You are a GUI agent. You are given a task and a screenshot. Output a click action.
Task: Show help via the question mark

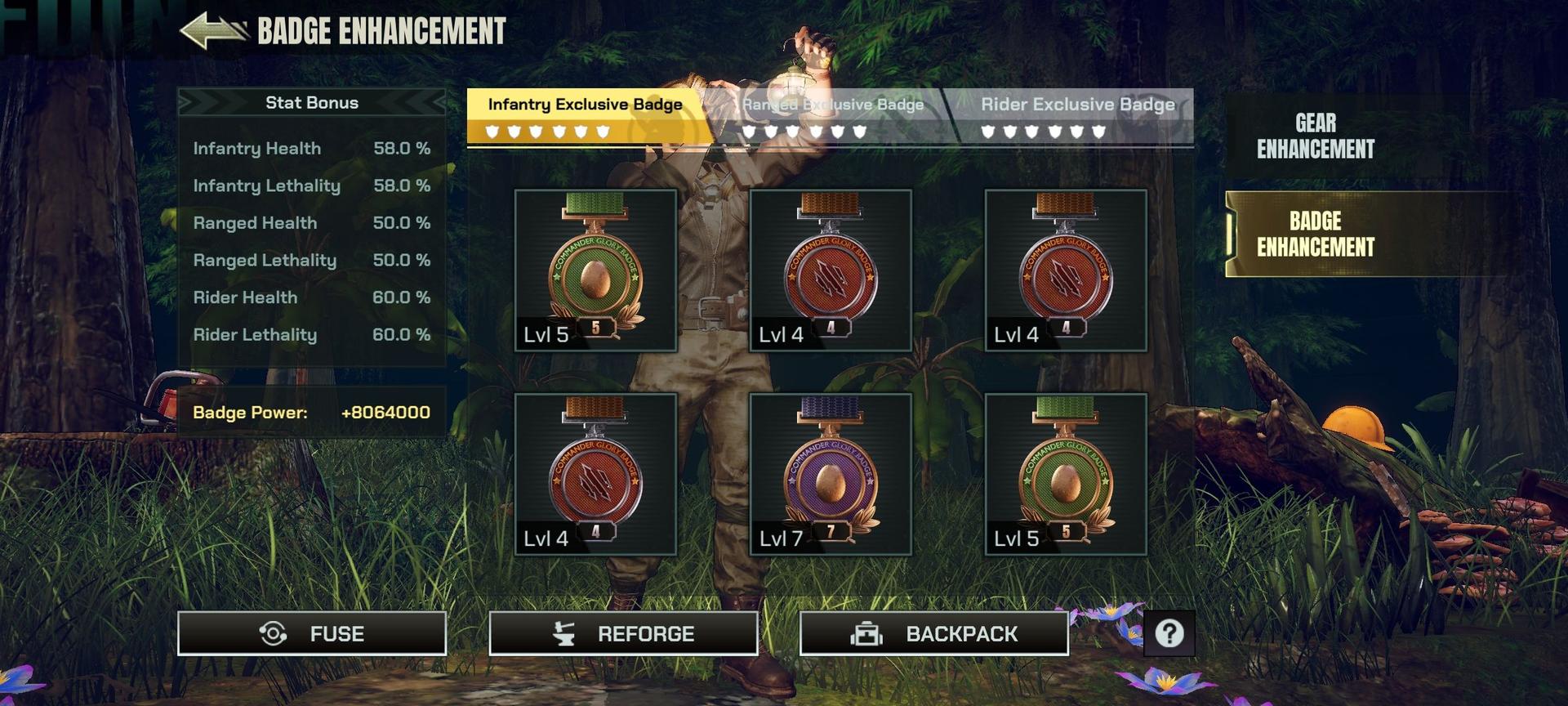pos(1169,633)
